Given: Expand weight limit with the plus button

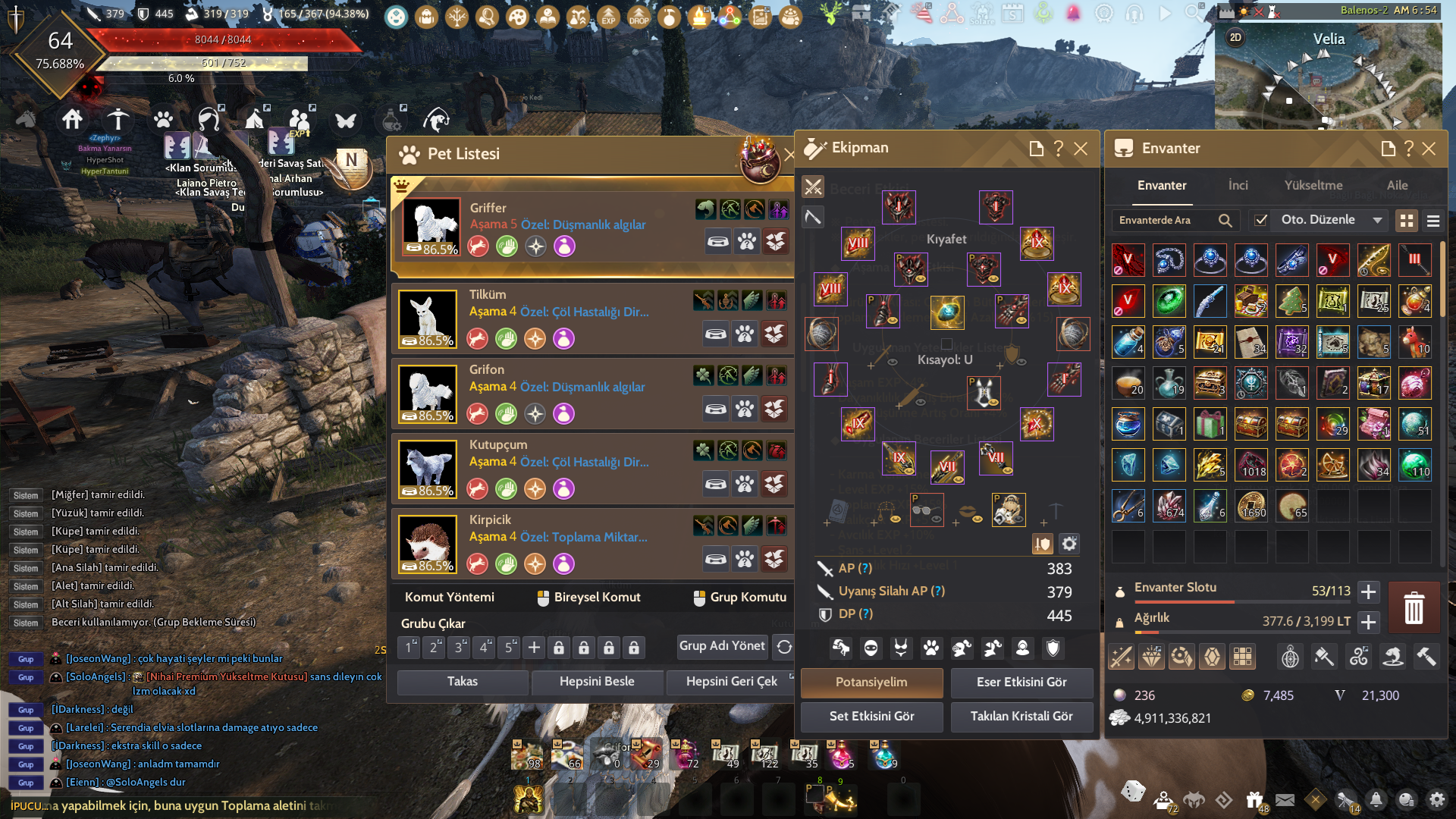Looking at the screenshot, I should tap(1369, 623).
